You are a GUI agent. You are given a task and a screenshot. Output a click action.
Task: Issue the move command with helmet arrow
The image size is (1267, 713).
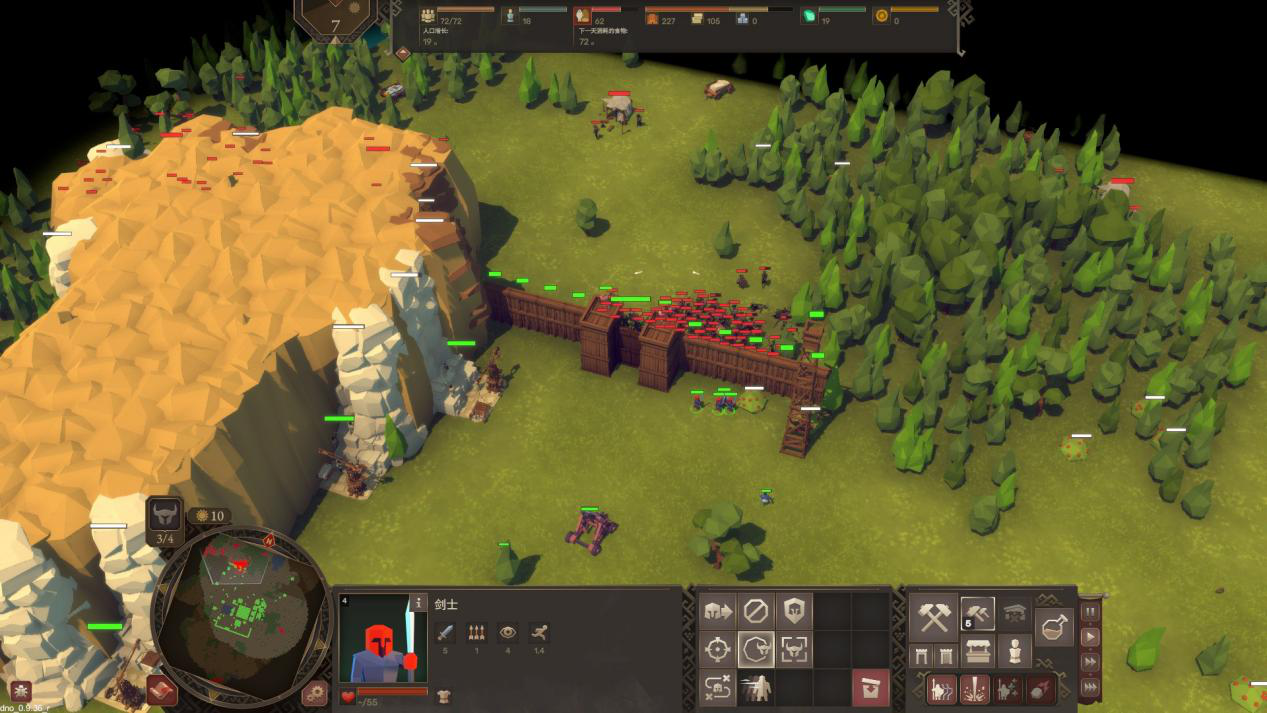(717, 610)
